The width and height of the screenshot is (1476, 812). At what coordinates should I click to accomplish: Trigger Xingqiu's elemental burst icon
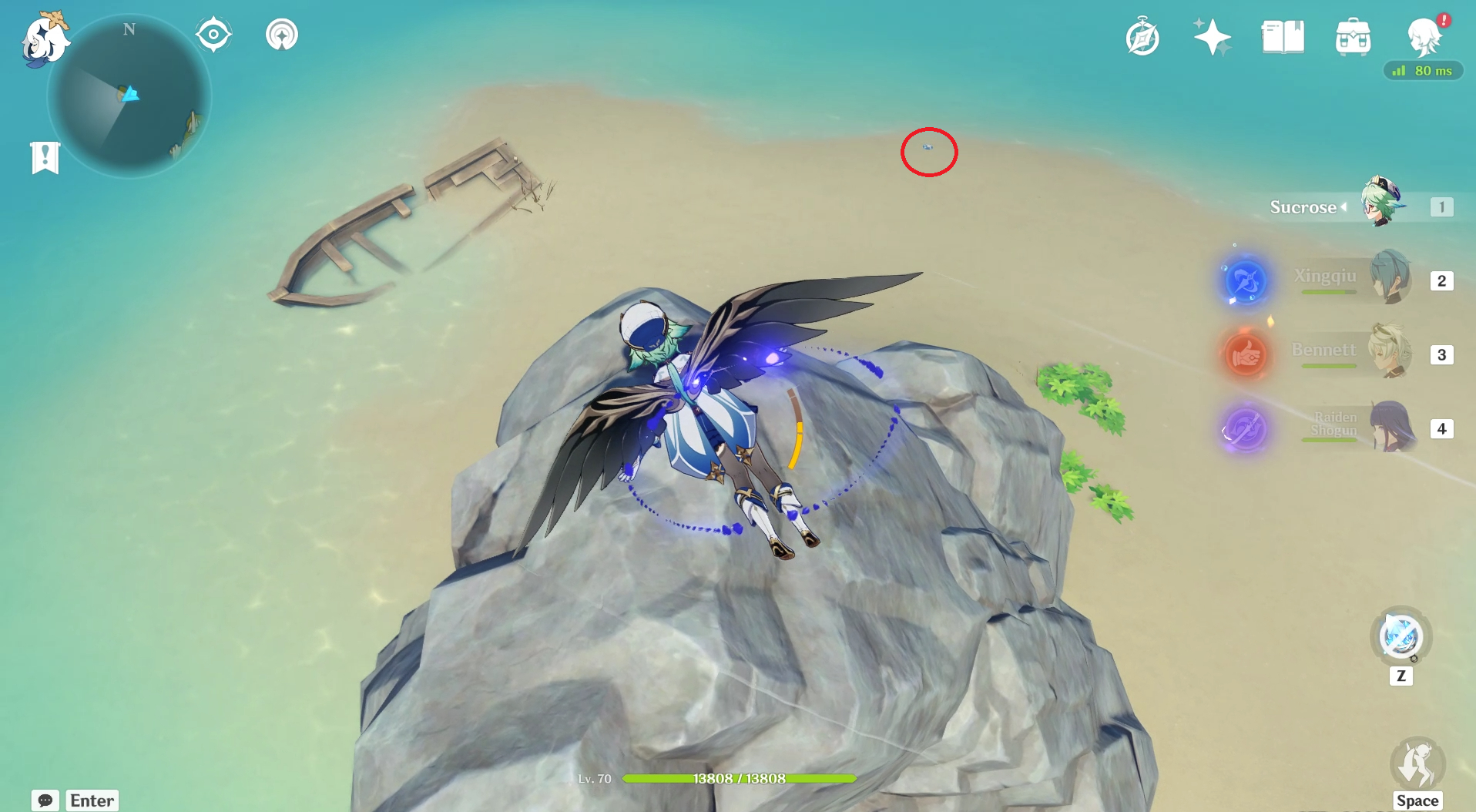[1245, 282]
